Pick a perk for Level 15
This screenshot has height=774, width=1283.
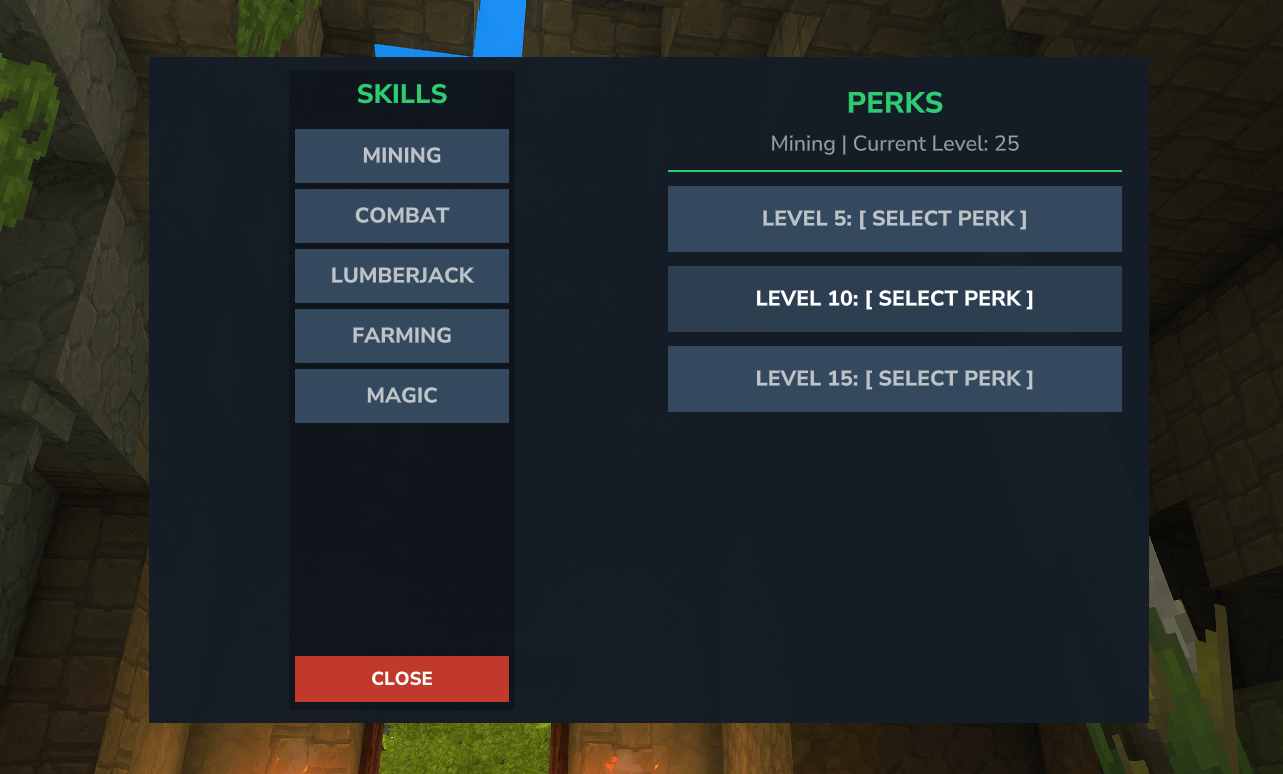pos(894,379)
